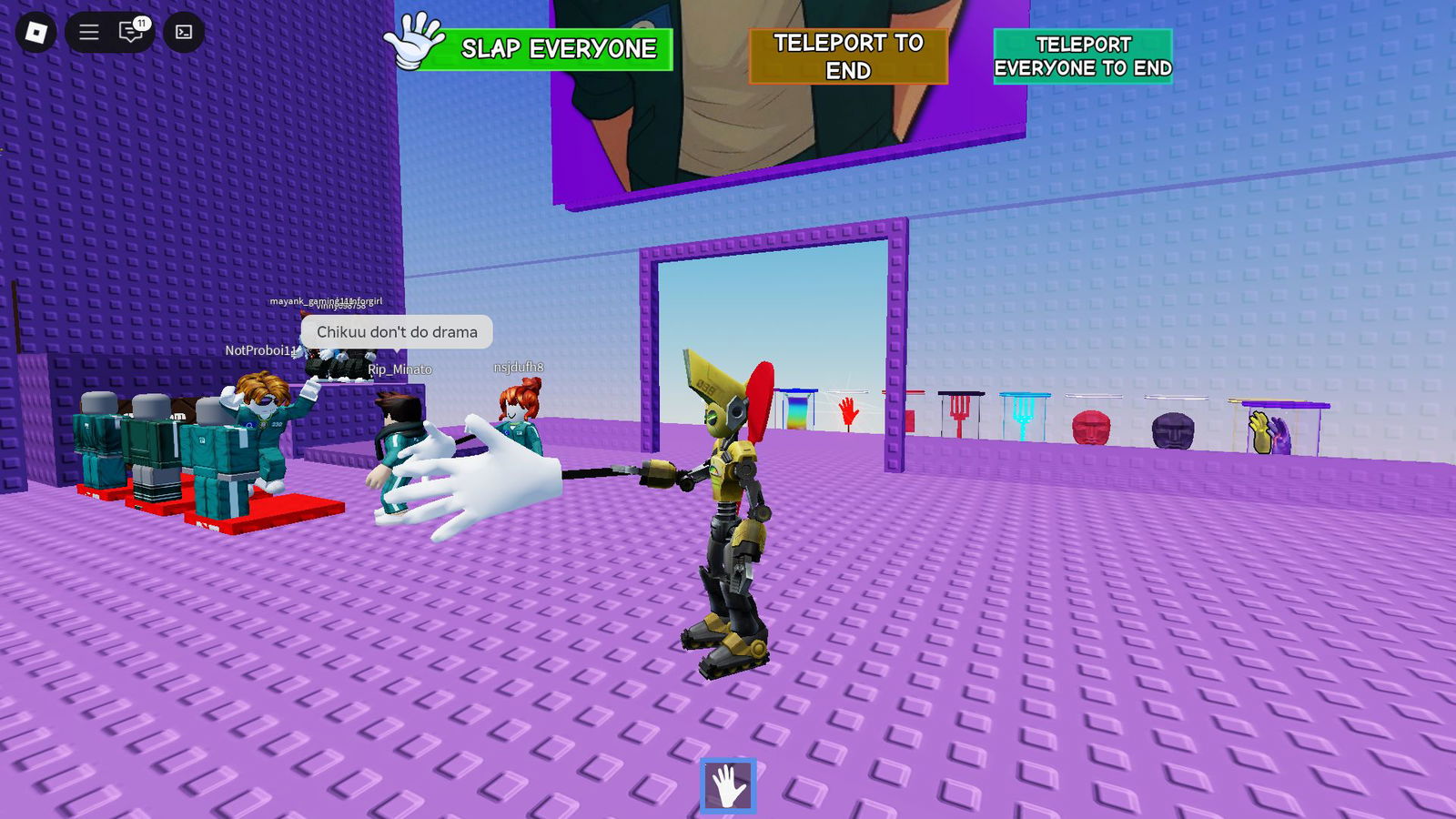
Task: Select the slap hand hotbar slot
Action: click(x=728, y=786)
